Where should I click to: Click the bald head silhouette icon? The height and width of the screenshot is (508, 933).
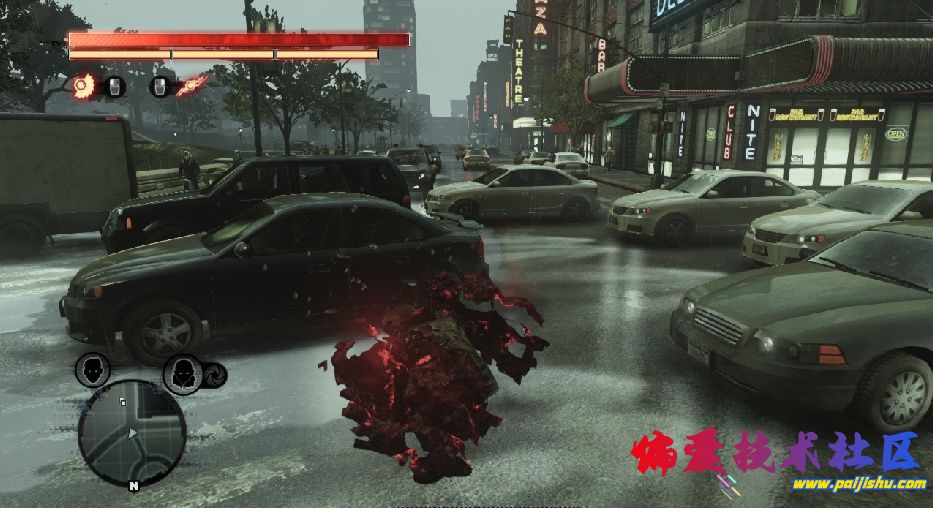pos(92,371)
